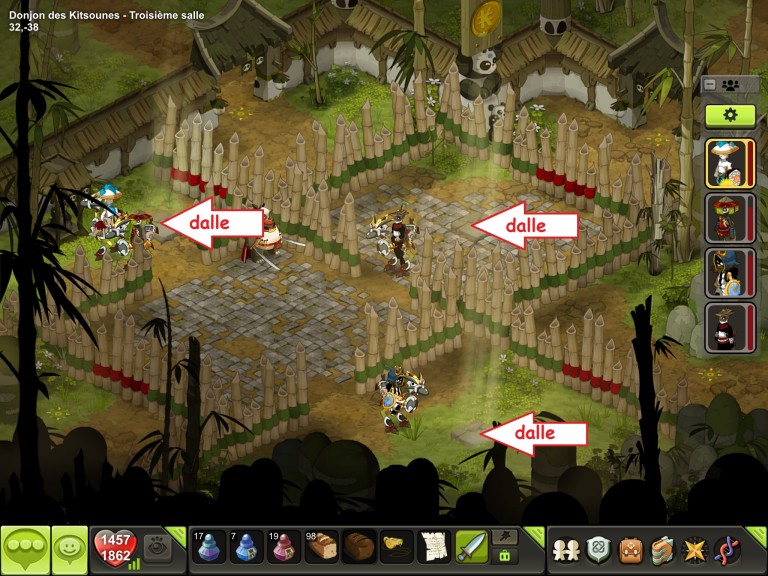Use the blue potion with 7 count
The image size is (768, 576).
click(247, 547)
